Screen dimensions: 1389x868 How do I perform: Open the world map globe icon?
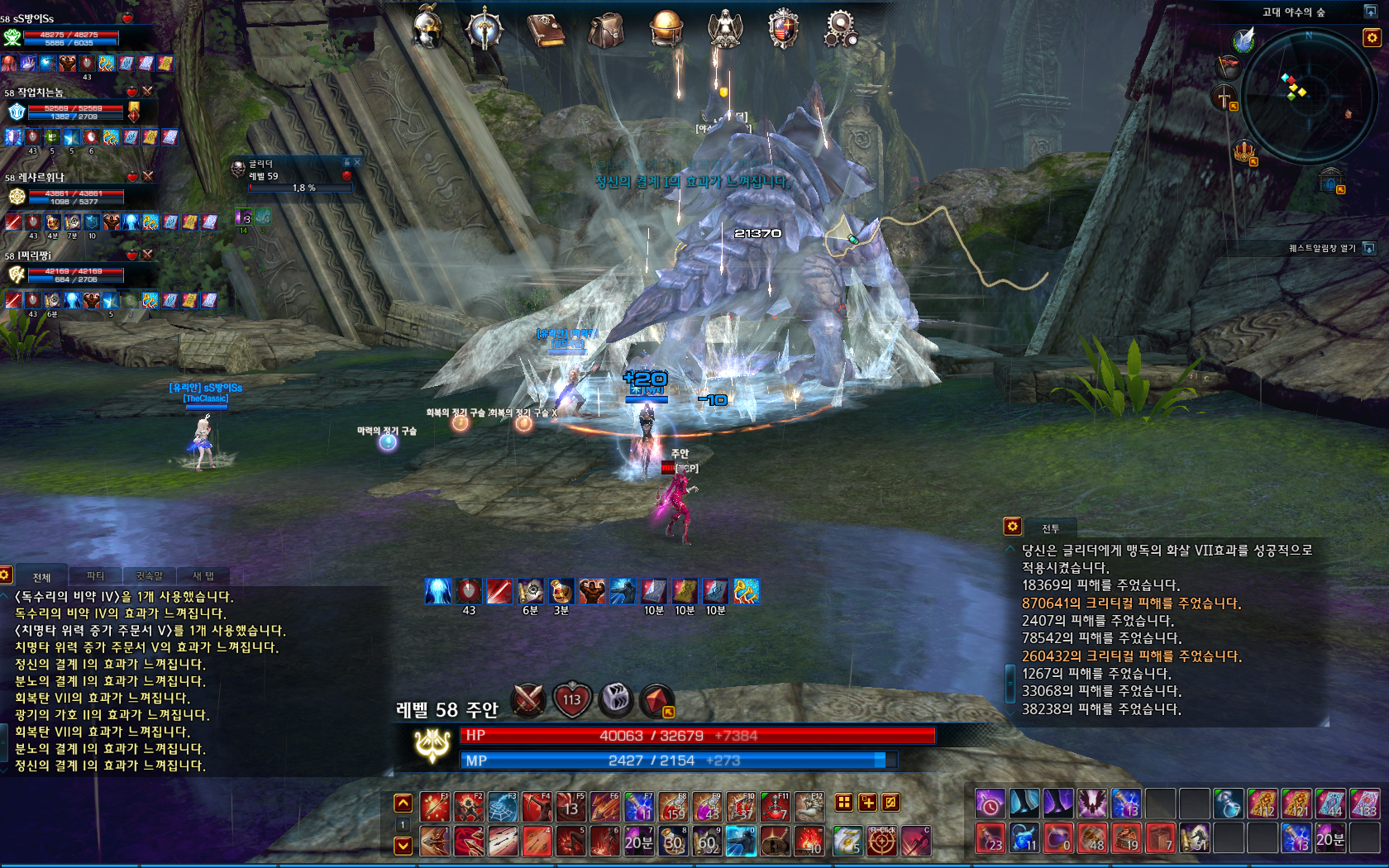pos(666,29)
